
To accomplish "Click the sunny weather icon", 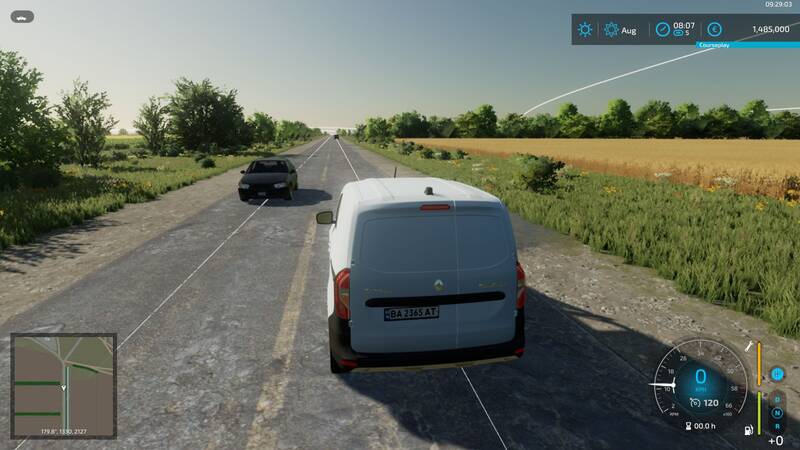I will pos(585,30).
